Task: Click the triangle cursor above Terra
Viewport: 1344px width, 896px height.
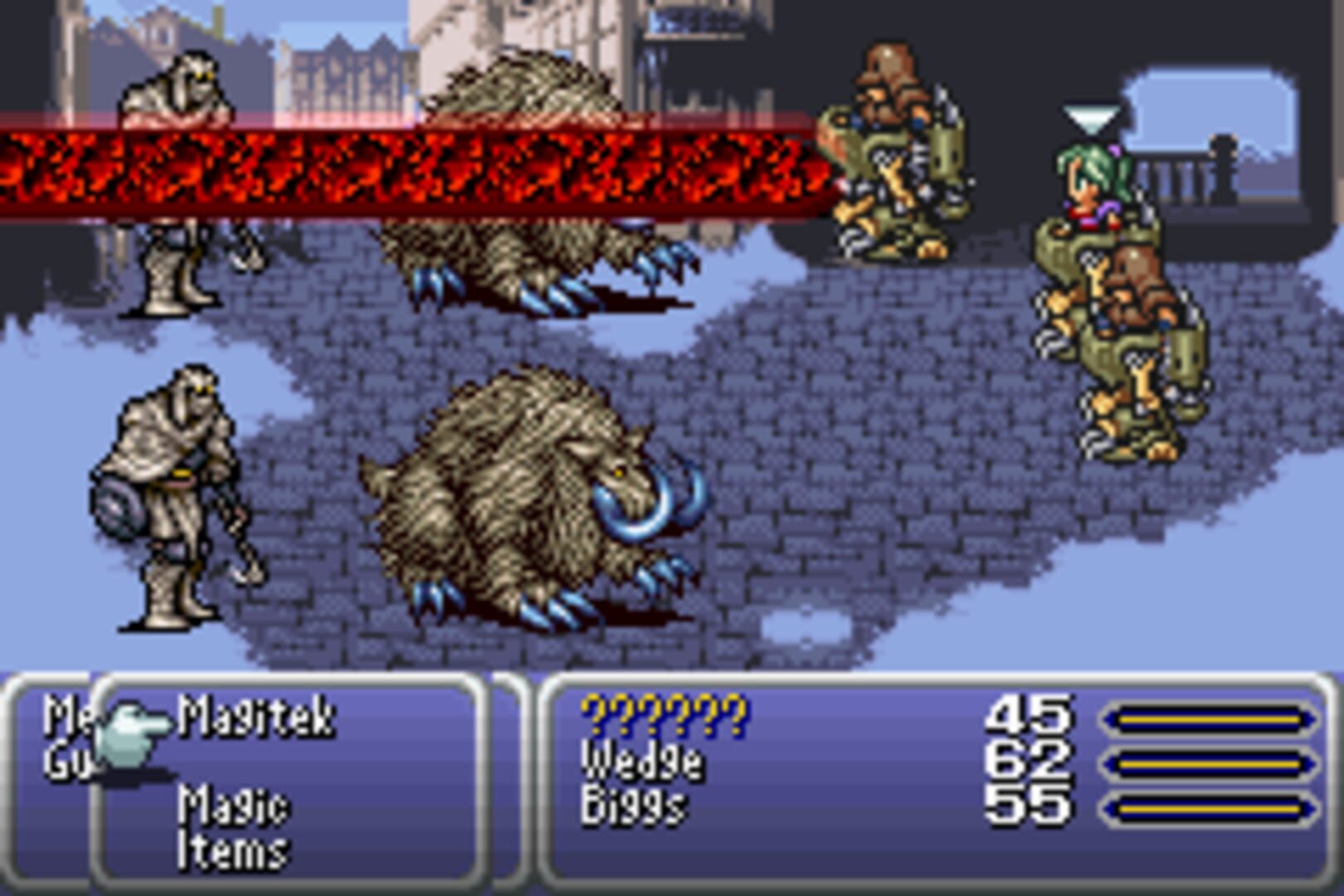Action: coord(1093,116)
